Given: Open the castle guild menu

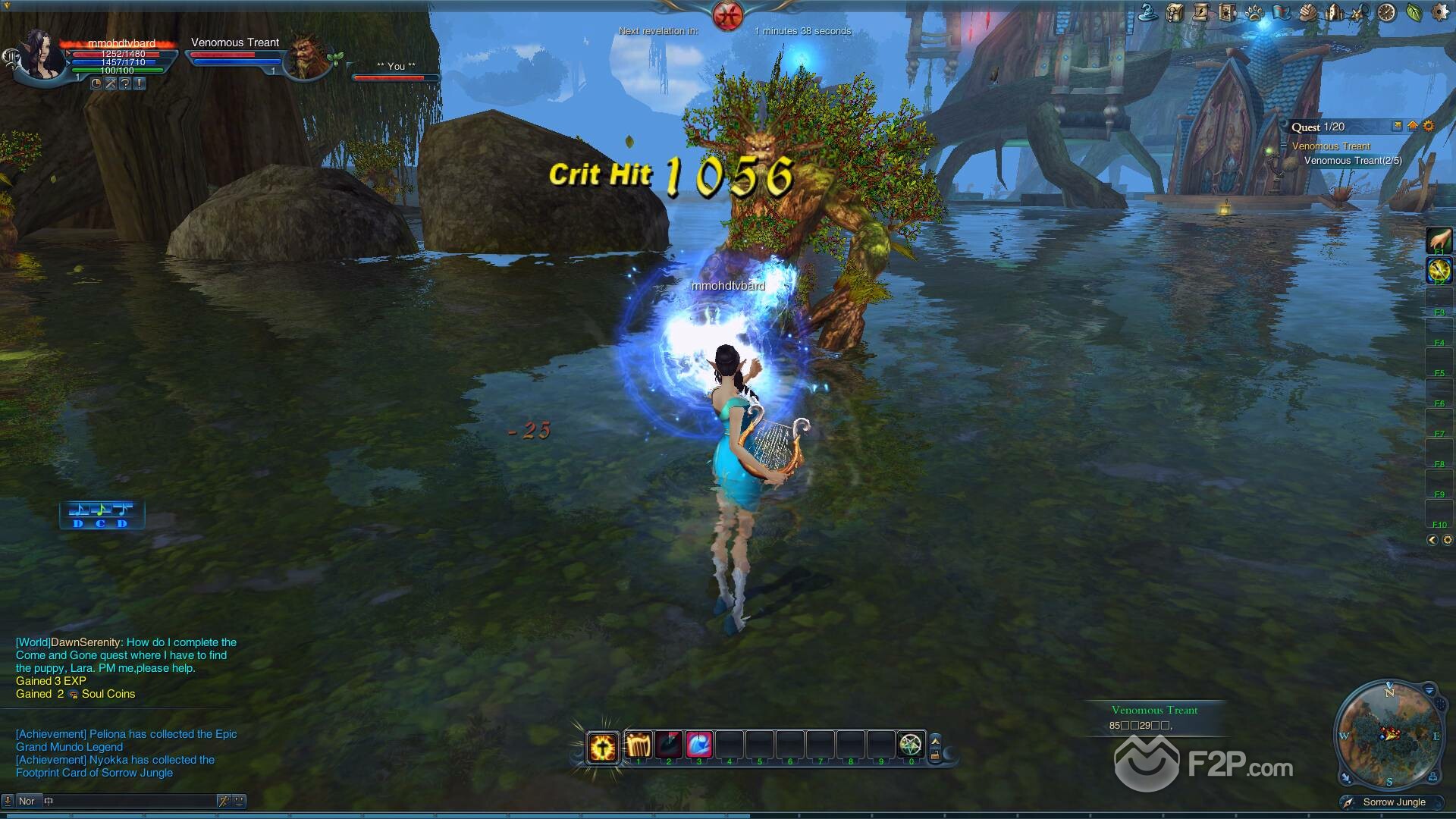Looking at the screenshot, I should pyautogui.click(x=1334, y=12).
